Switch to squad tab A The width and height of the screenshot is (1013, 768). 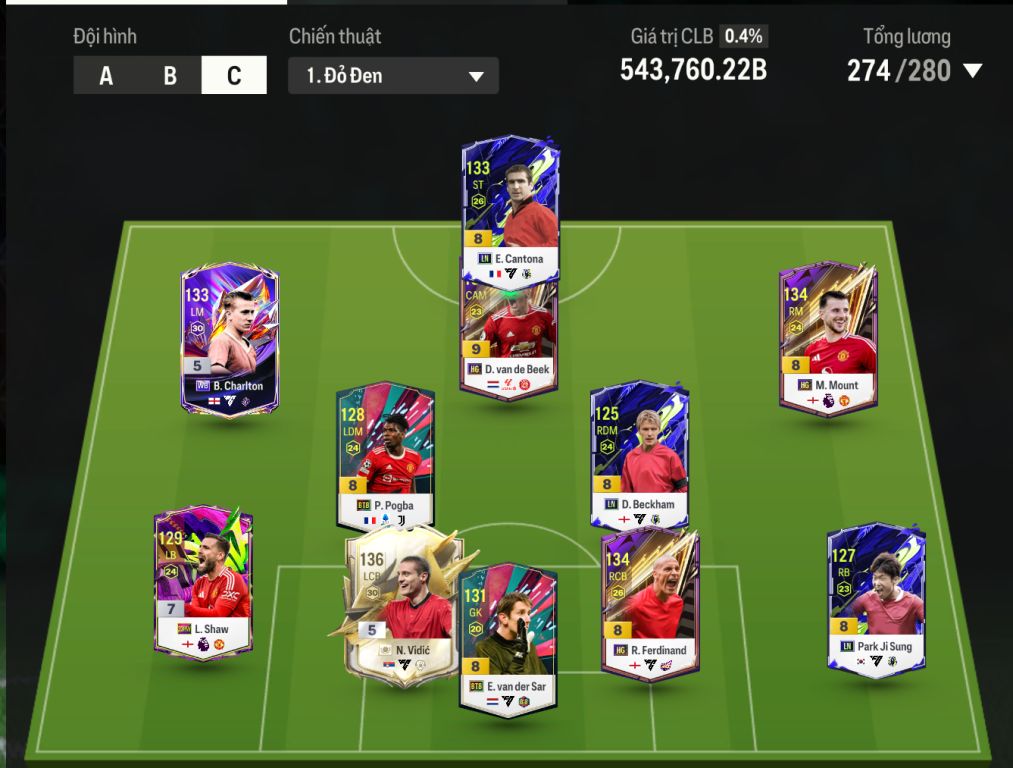pos(106,76)
